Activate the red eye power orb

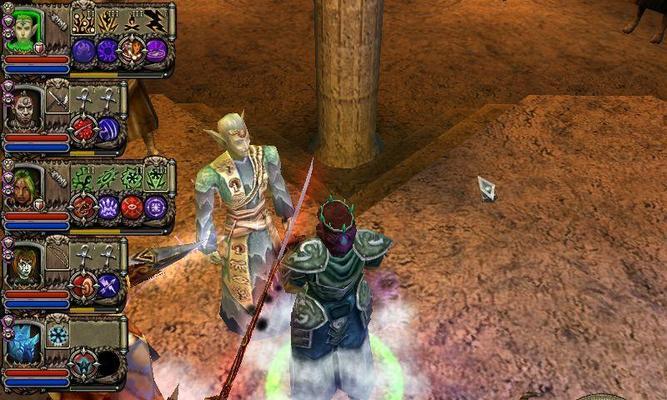coord(132,206)
